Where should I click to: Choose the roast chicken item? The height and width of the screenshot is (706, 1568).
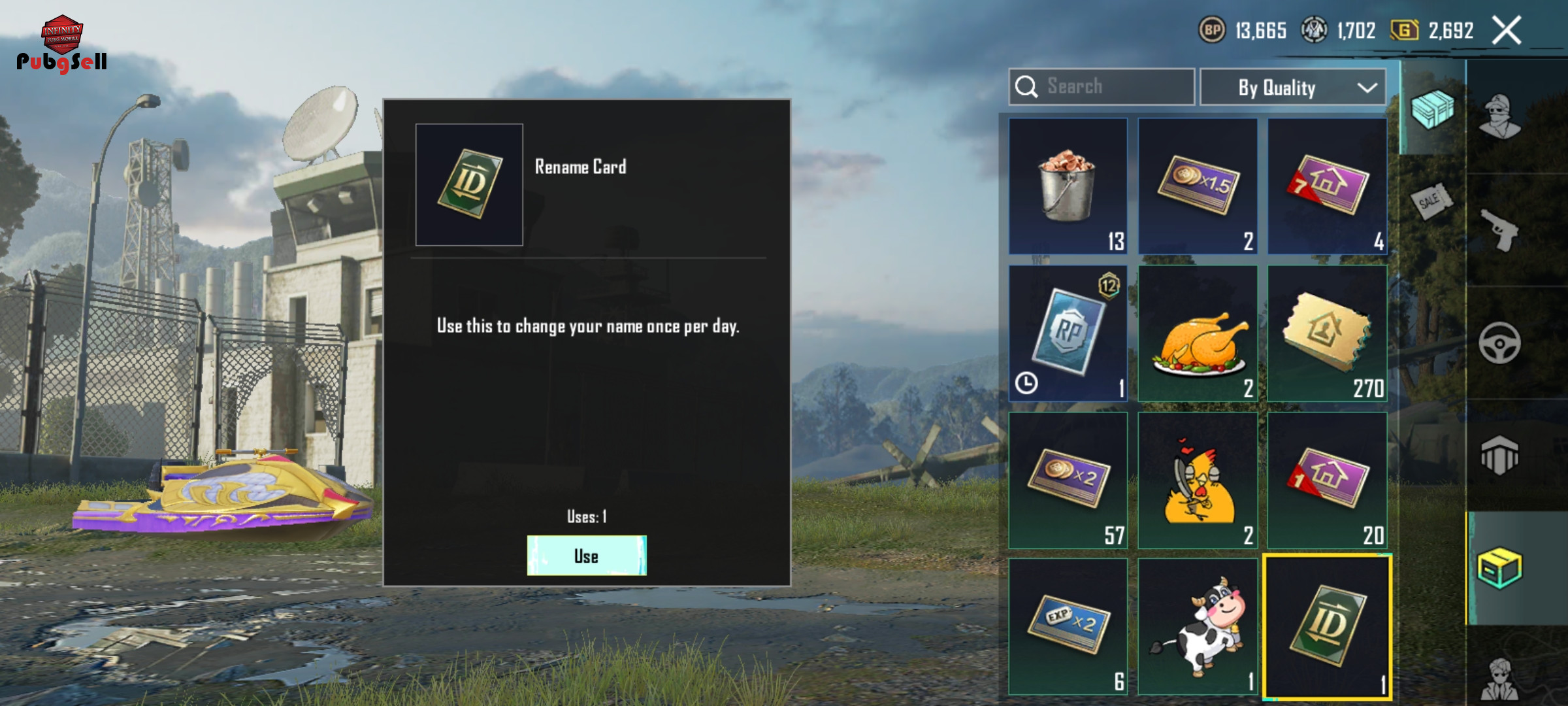pyautogui.click(x=1198, y=333)
